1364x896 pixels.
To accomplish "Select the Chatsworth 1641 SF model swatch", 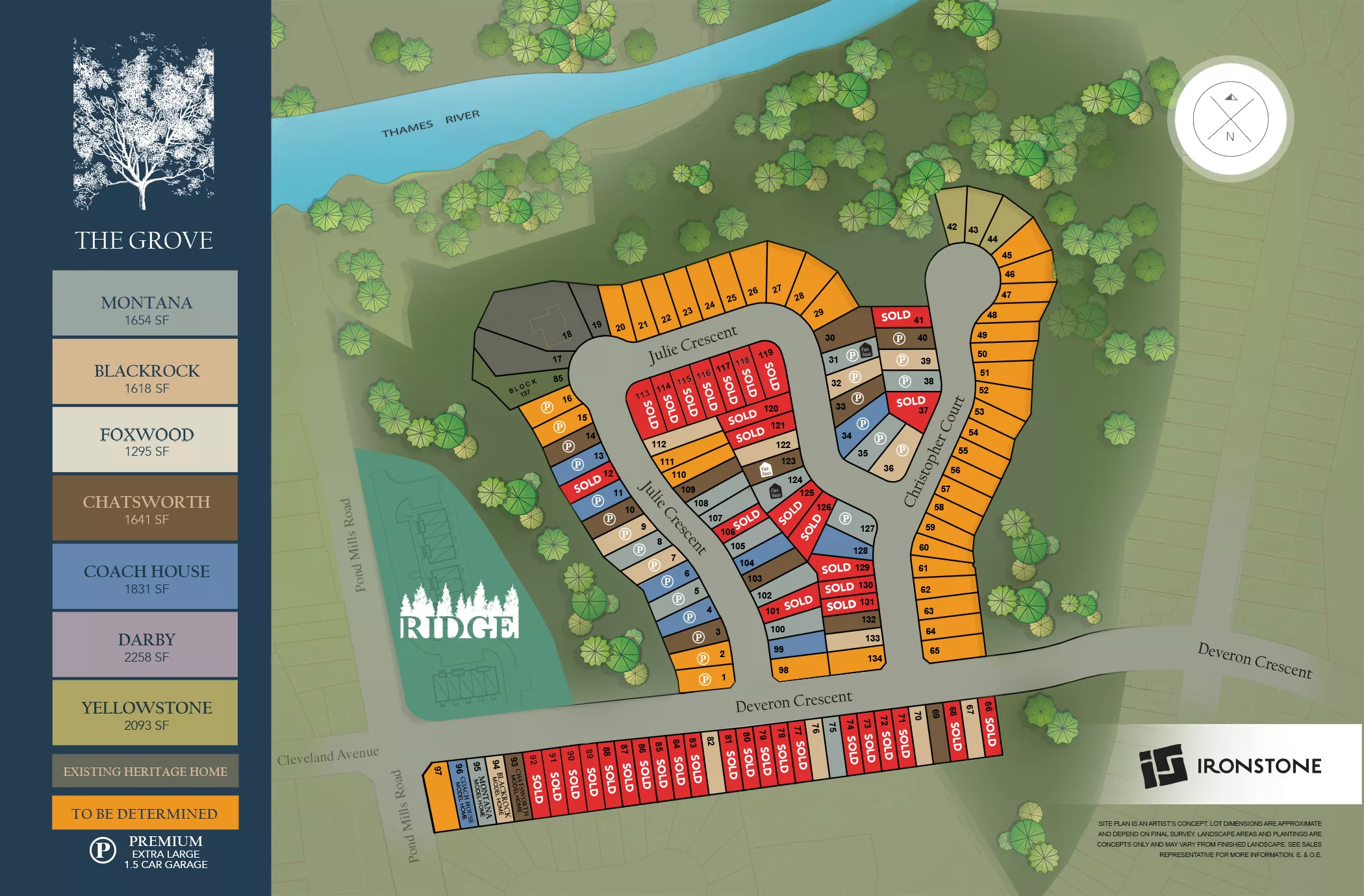I will [145, 508].
